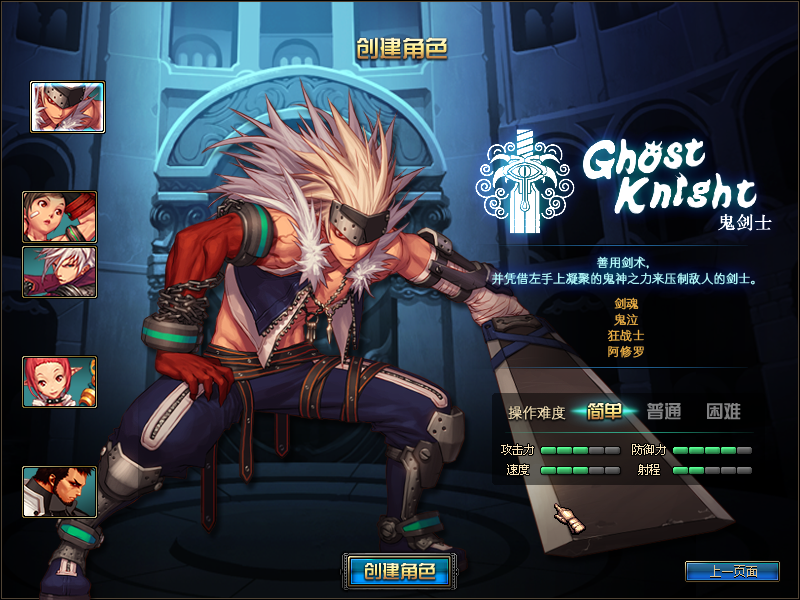Viewport: 800px width, 600px height.
Task: Click the 创建角色 create character button
Action: coord(399,571)
